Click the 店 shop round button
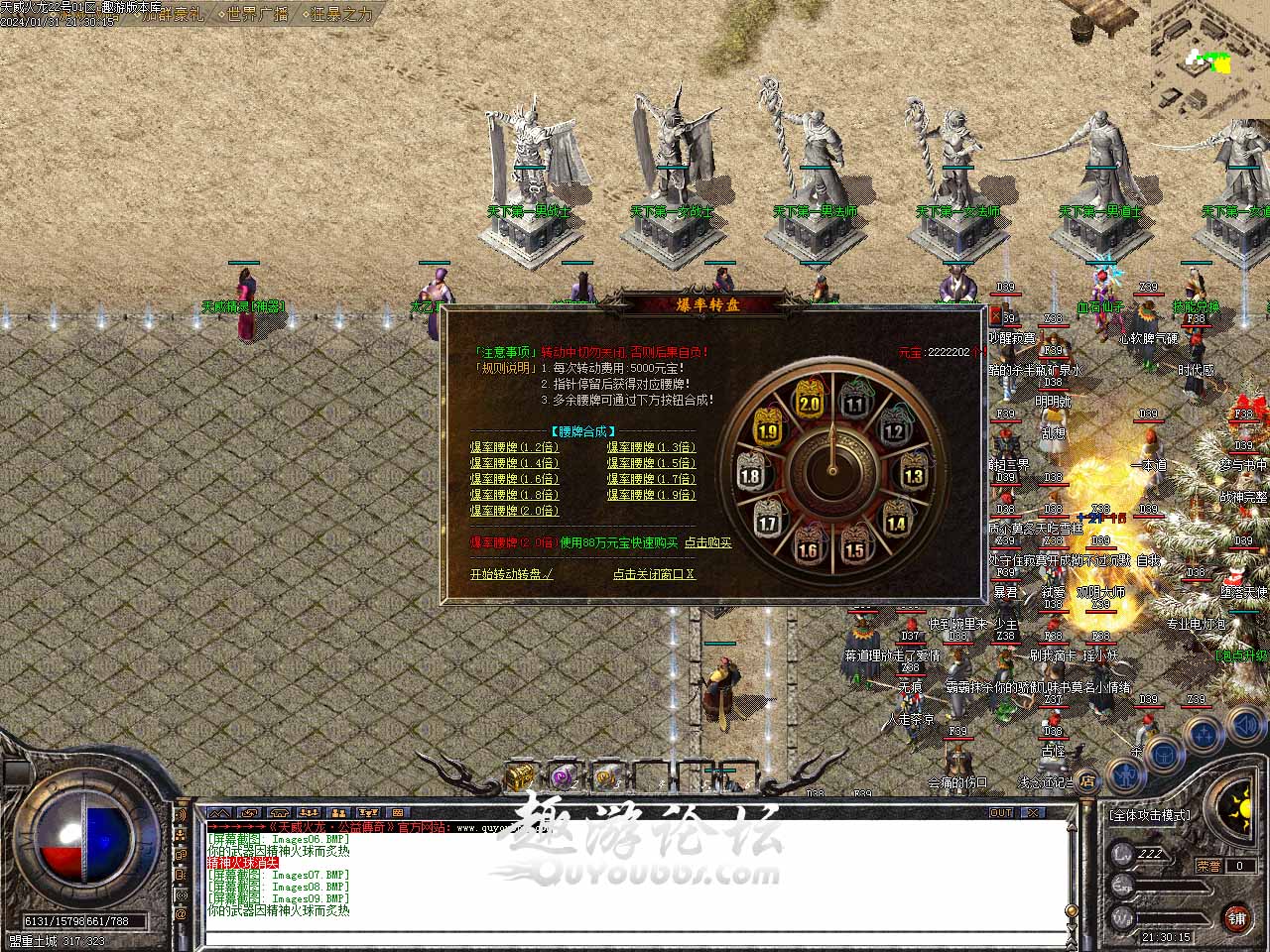This screenshot has height=952, width=1270. [x=1087, y=781]
